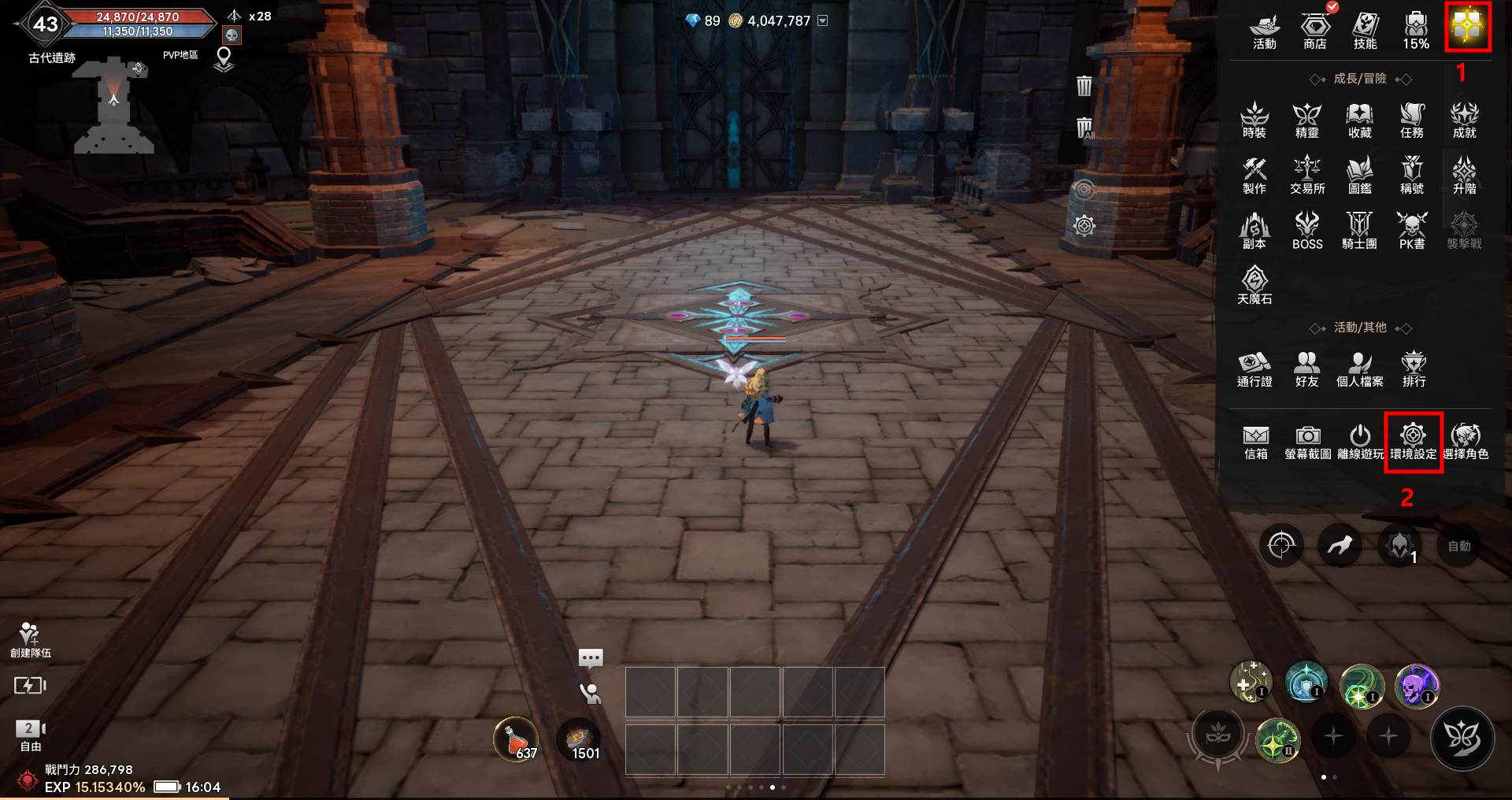The width and height of the screenshot is (1512, 800).
Task: Toggle the 自動 auto-battle button
Action: pyautogui.click(x=1458, y=546)
